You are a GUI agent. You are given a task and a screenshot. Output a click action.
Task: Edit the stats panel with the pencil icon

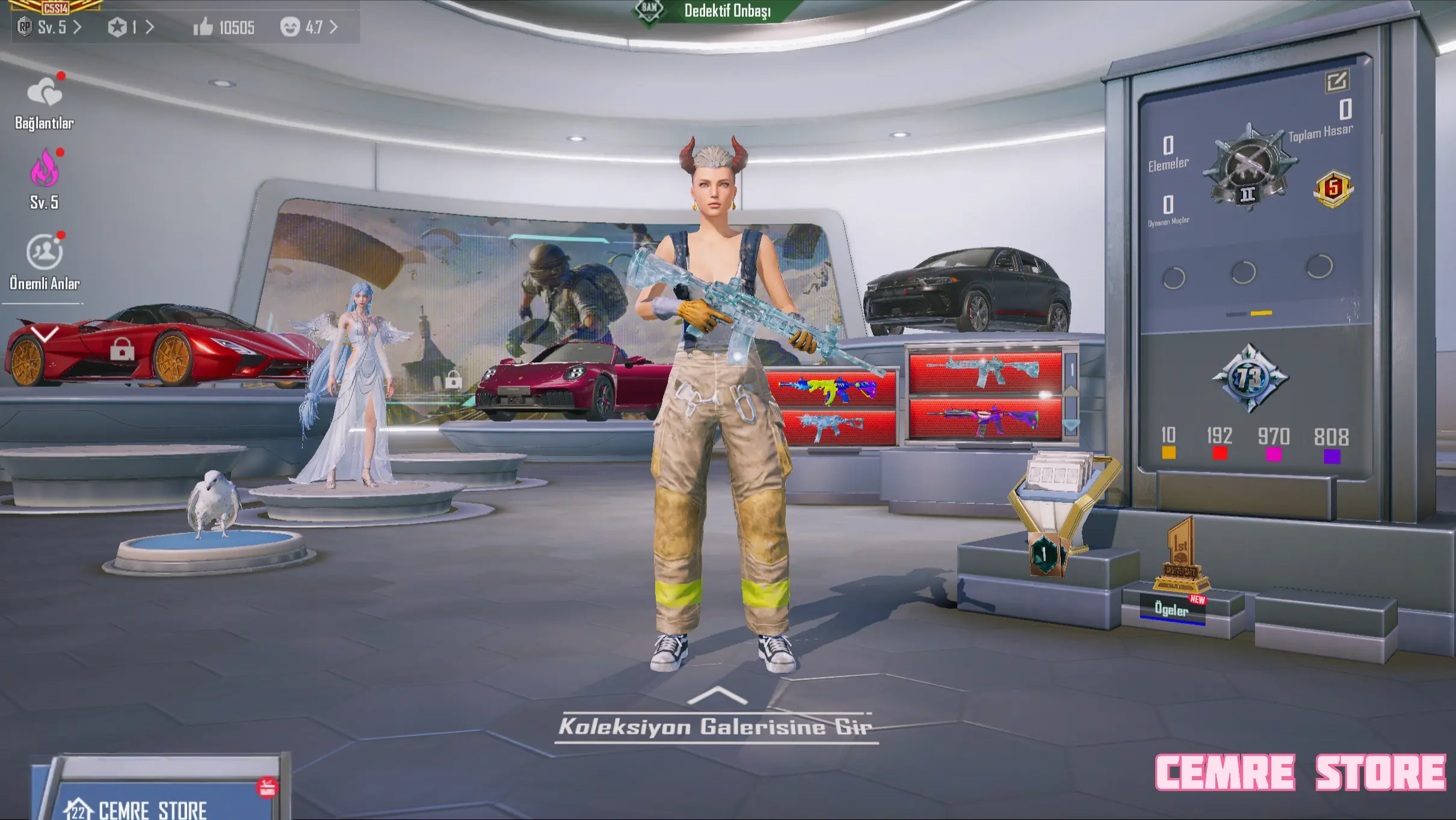point(1336,81)
